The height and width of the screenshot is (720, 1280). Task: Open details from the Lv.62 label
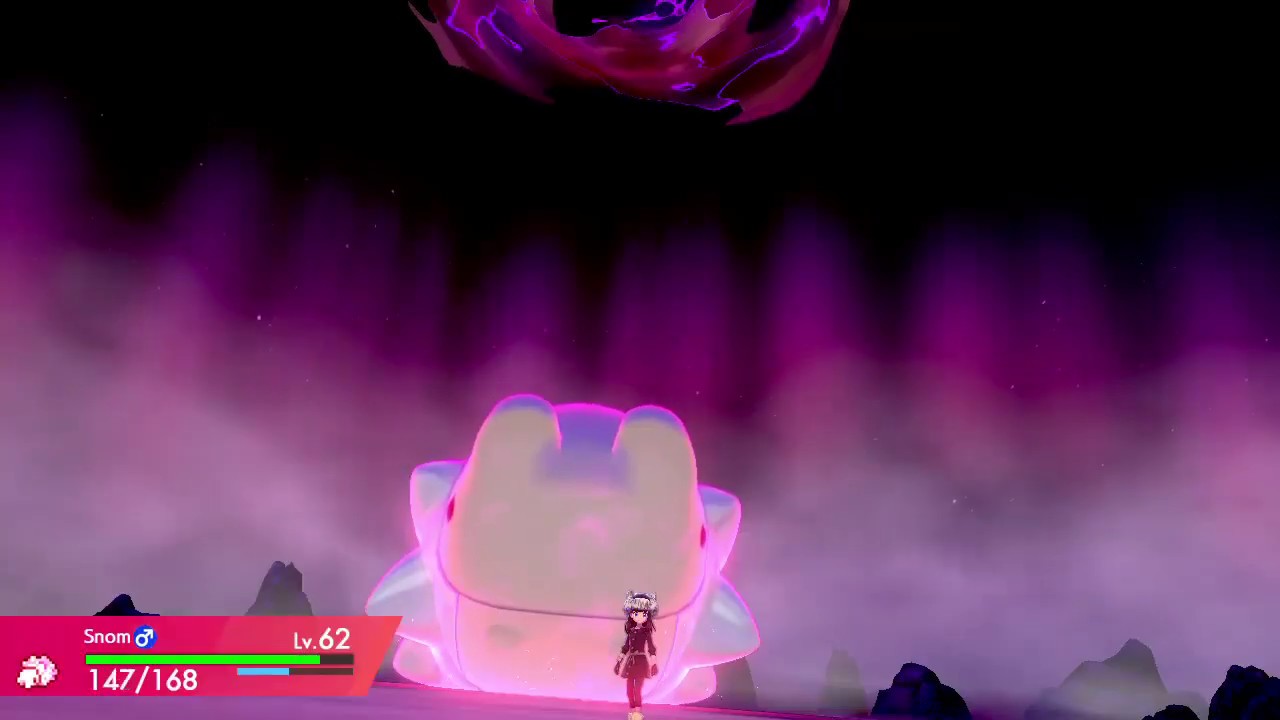(x=320, y=641)
